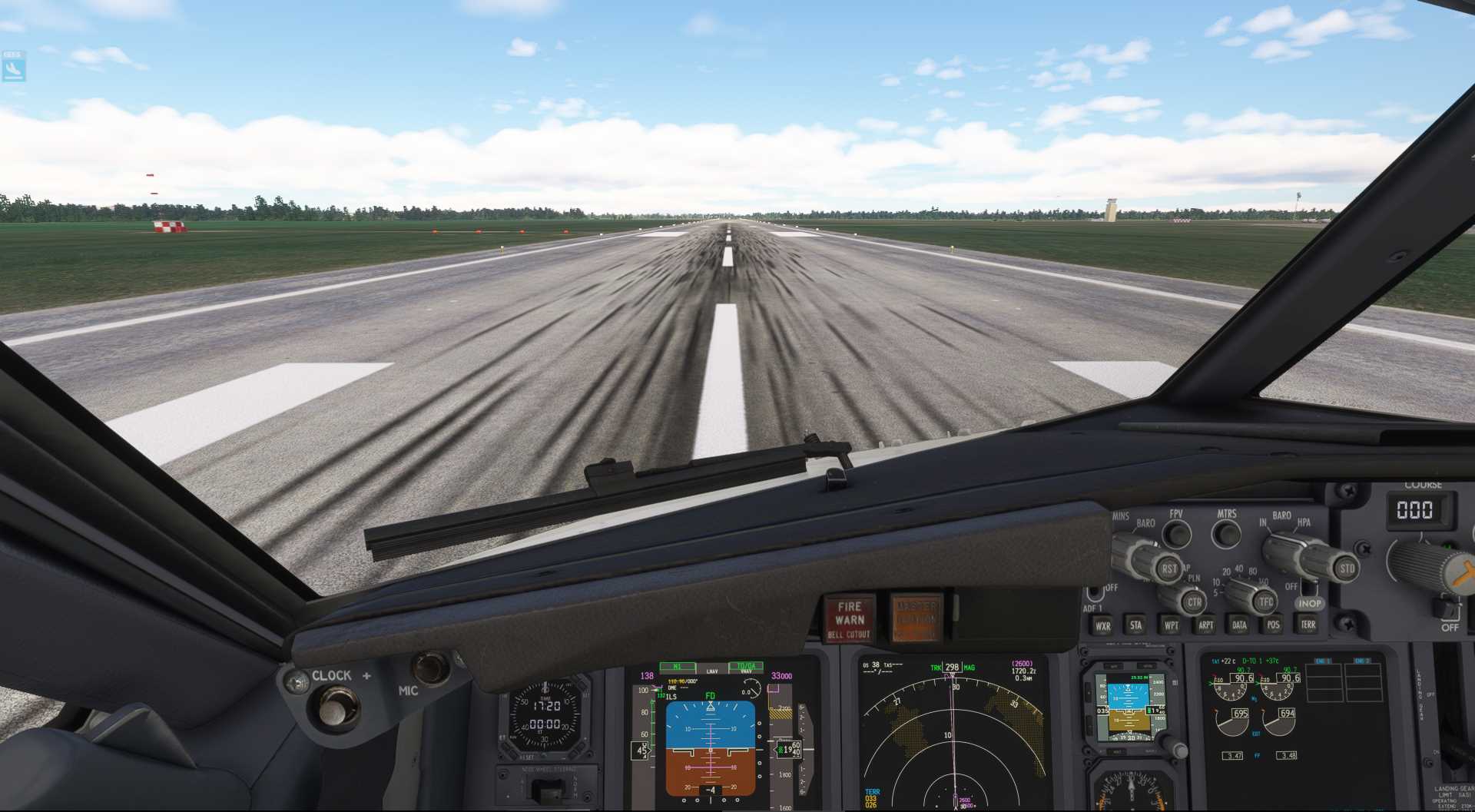Click the COURSE display window showing 000
Viewport: 1475px width, 812px height.
click(1423, 509)
